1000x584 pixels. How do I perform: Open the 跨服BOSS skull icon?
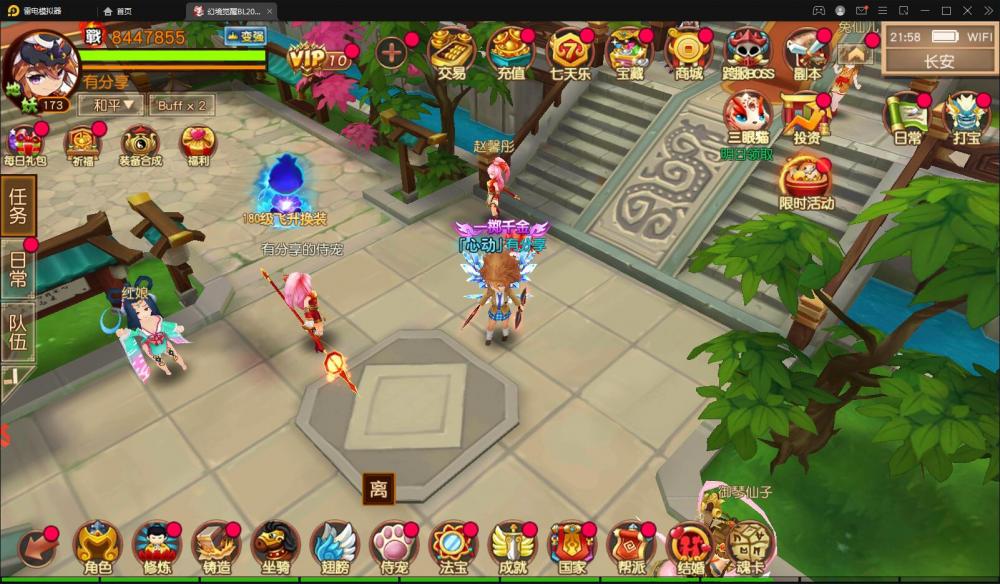coord(748,52)
